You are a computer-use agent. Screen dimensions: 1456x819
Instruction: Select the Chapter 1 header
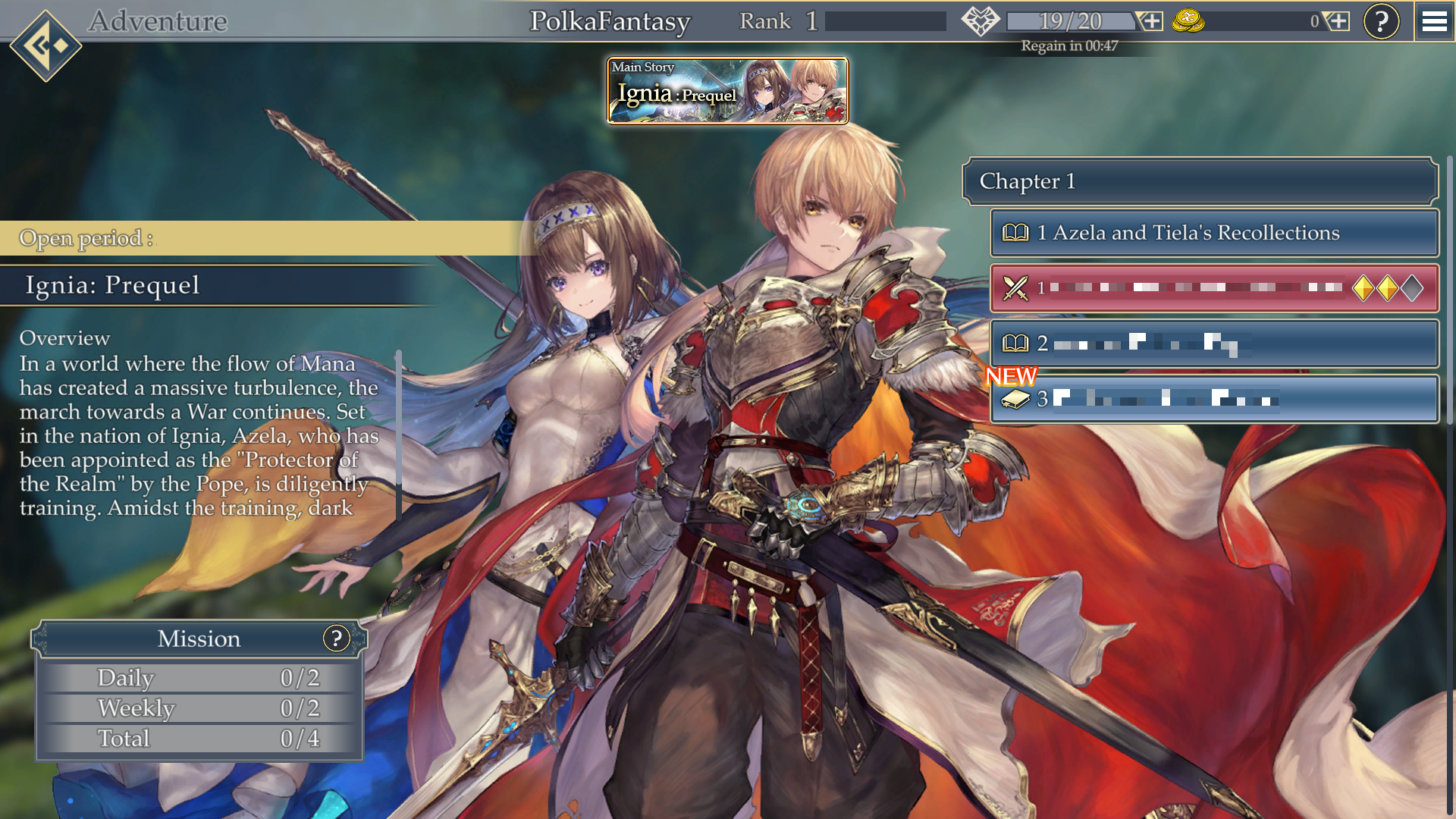(x=1200, y=181)
